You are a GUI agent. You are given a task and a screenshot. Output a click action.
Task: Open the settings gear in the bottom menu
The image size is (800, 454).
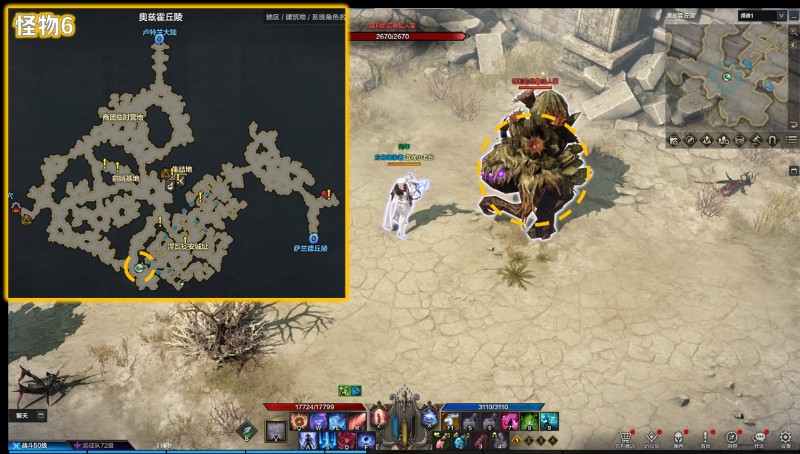(786, 436)
